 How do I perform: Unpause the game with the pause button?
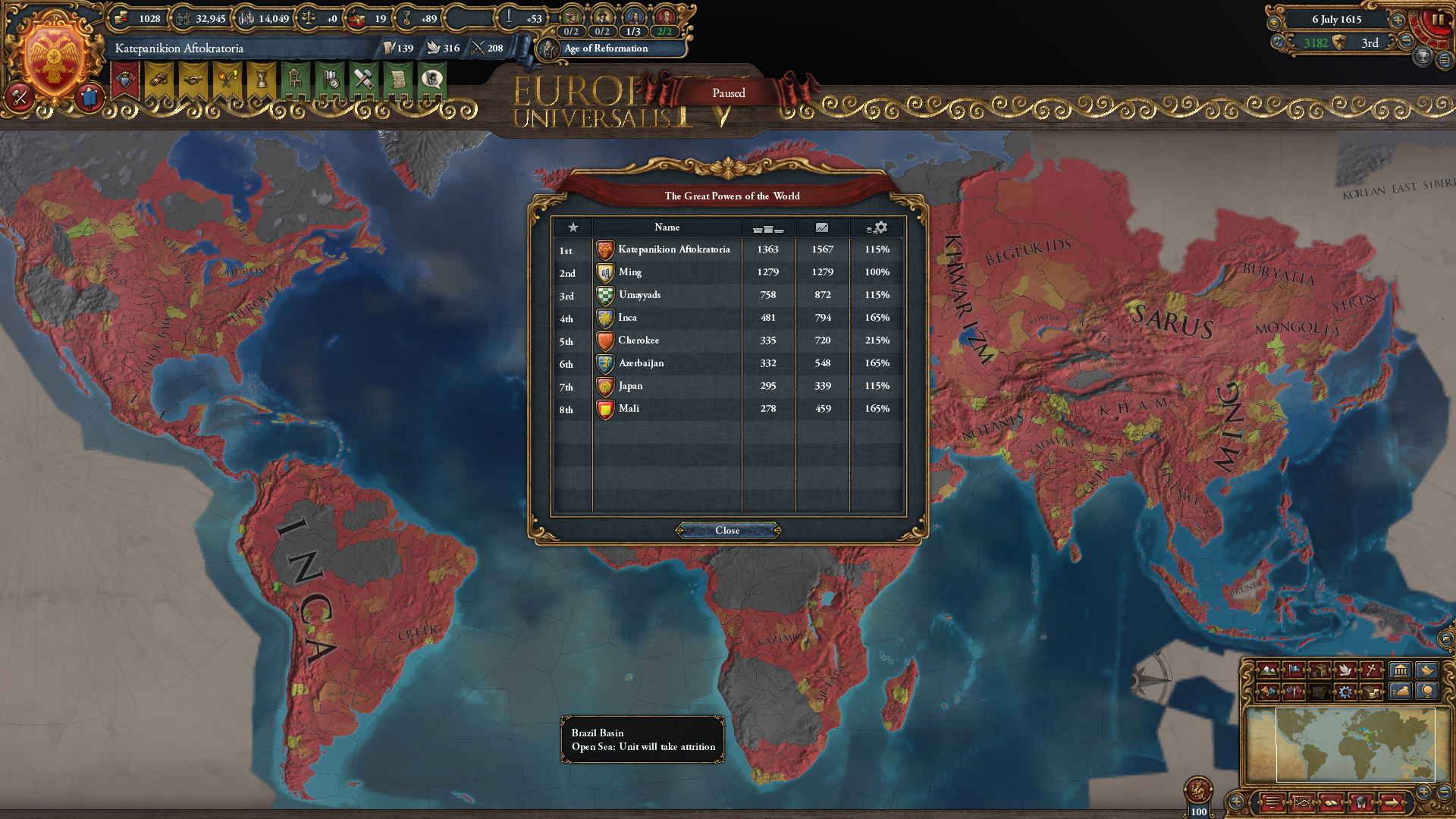tap(1440, 18)
